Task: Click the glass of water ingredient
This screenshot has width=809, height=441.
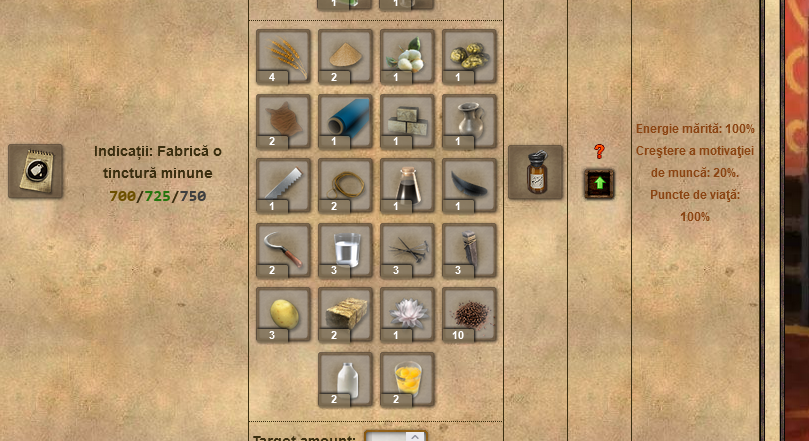Action: click(x=345, y=249)
